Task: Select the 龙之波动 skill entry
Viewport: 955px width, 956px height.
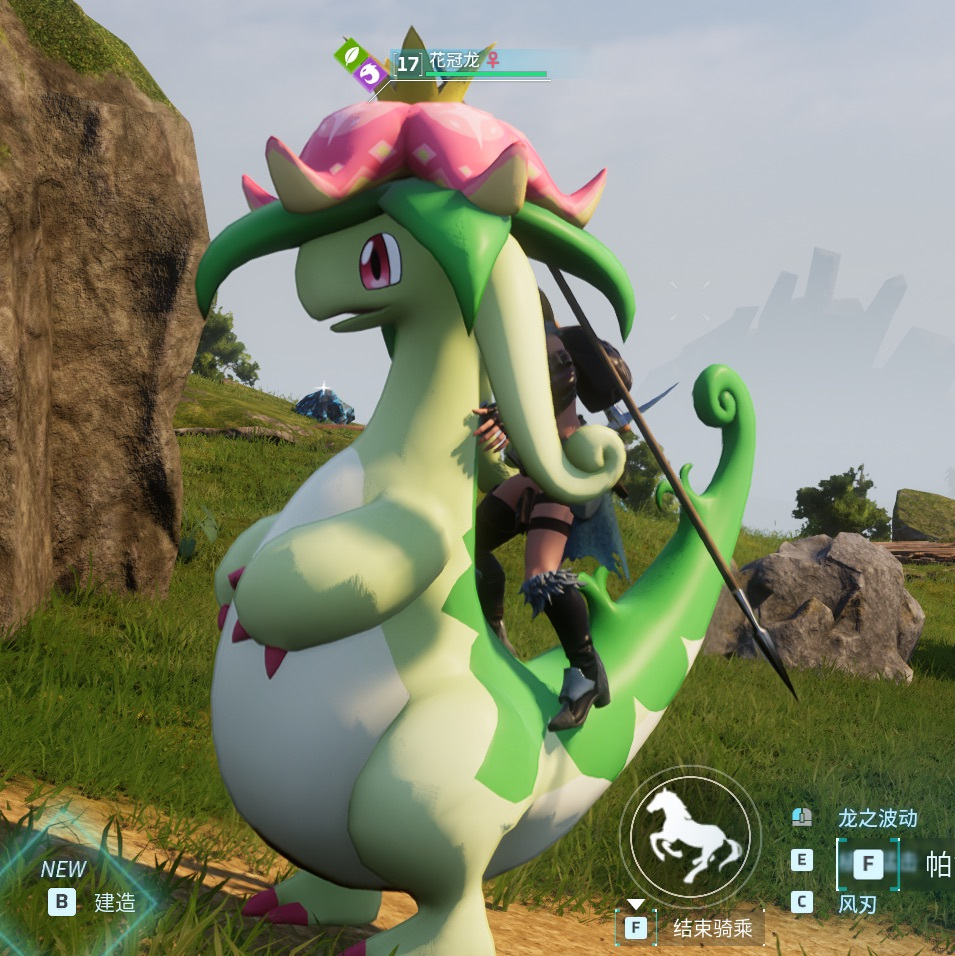Action: click(876, 818)
